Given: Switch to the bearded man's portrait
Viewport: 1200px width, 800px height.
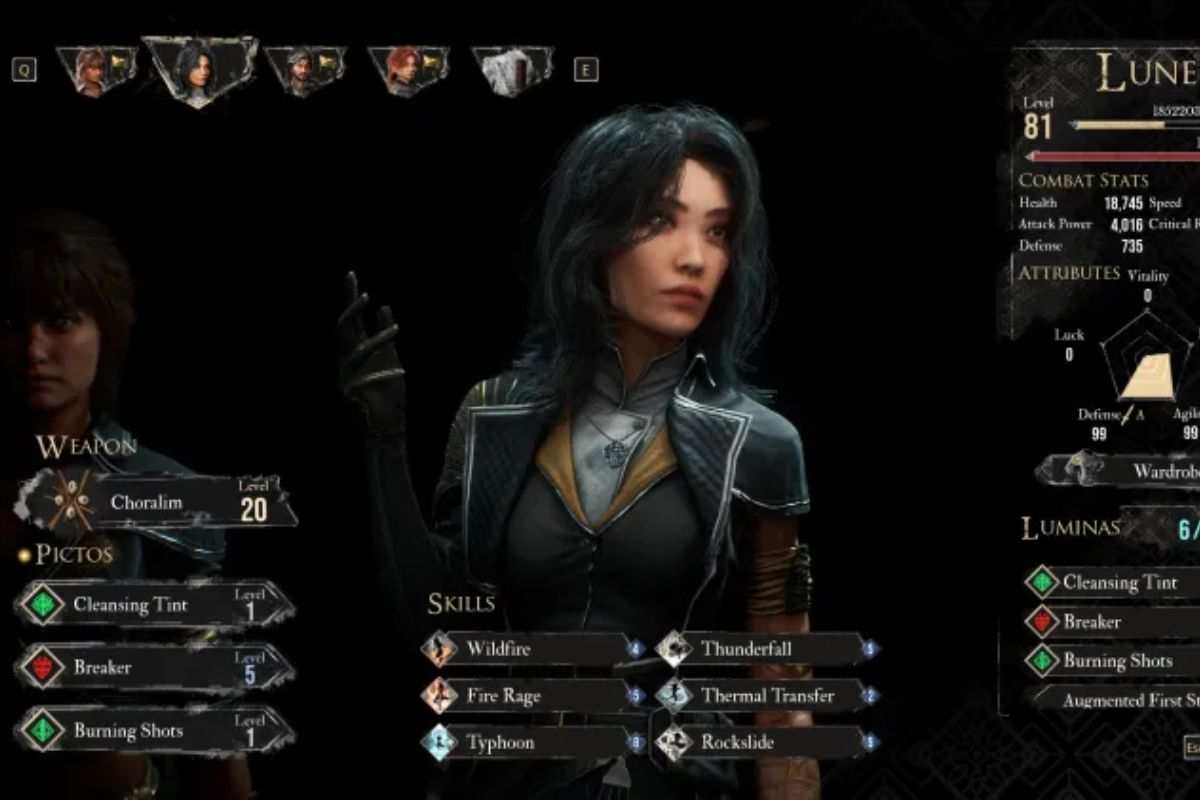Looking at the screenshot, I should coord(303,70).
